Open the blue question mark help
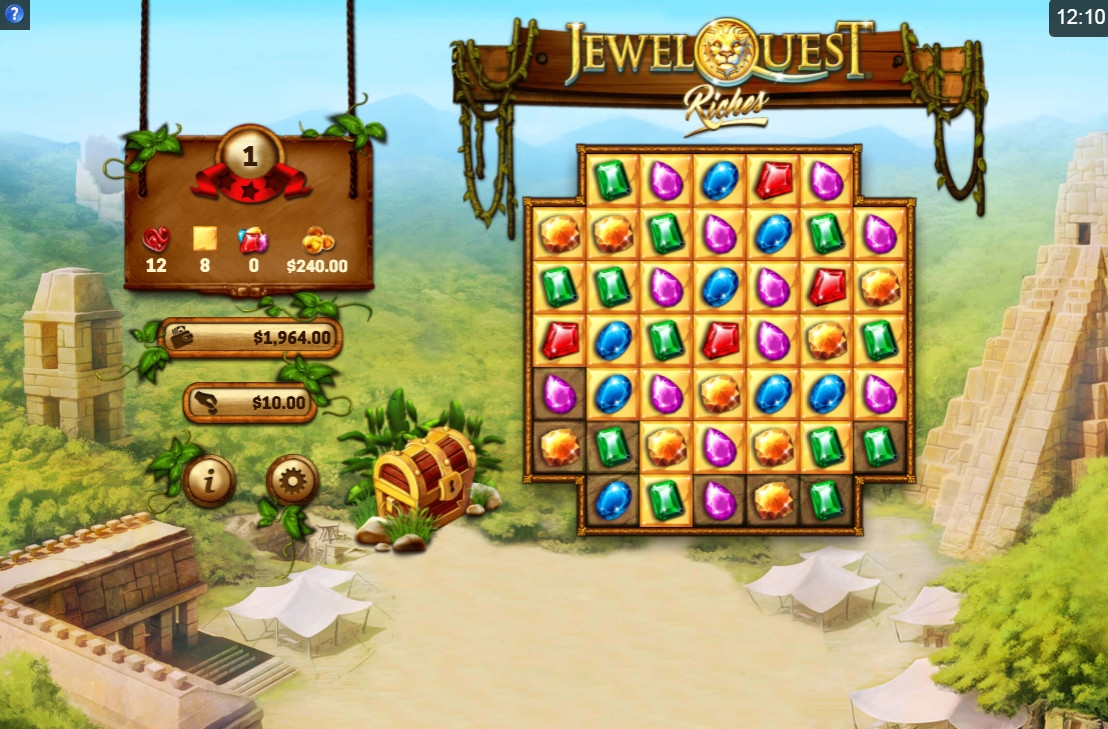Image resolution: width=1108 pixels, height=729 pixels. [14, 14]
